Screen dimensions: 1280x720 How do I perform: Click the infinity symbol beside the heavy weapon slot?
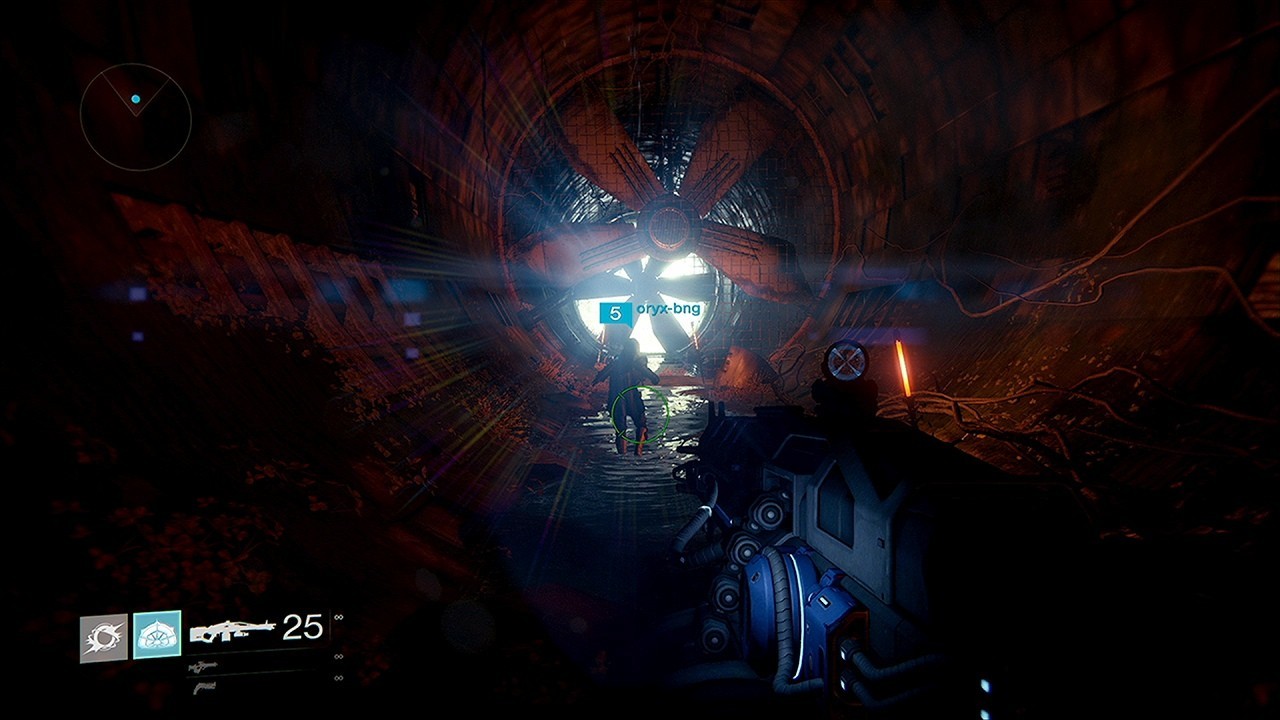point(338,676)
